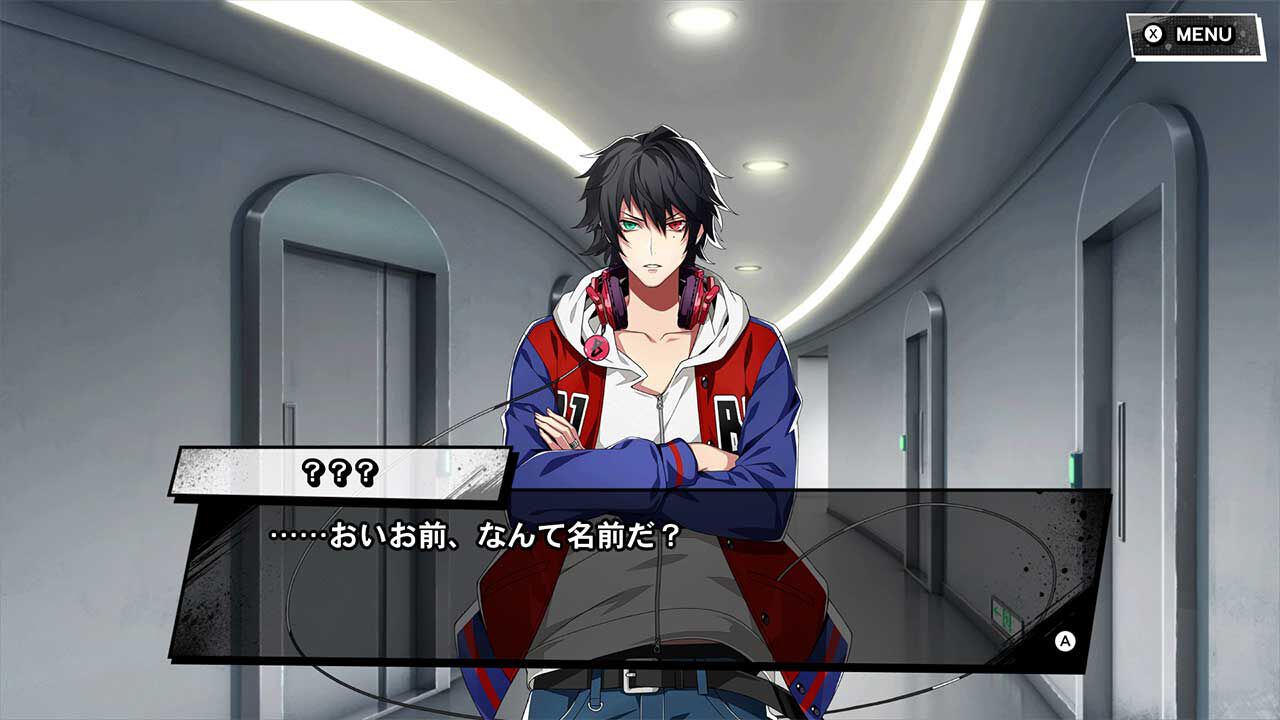Click the circled X inside the MENU badge
1280x720 pixels.
pyautogui.click(x=1153, y=31)
